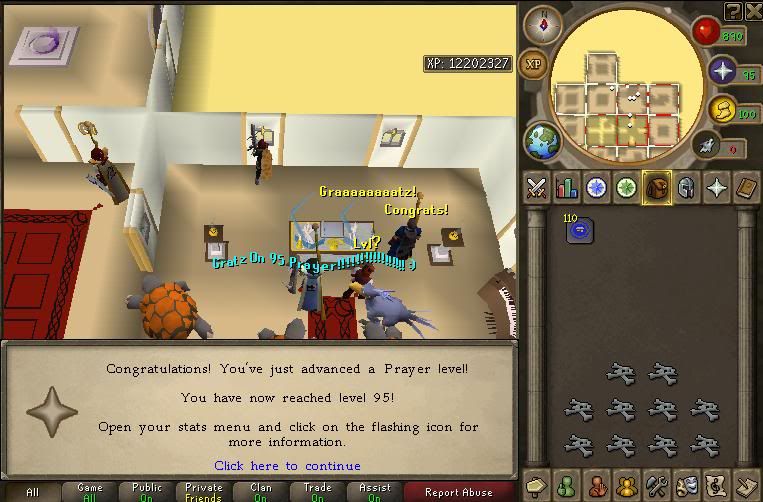The width and height of the screenshot is (763, 502).
Task: Toggle run with the boot energy orb
Action: [708, 146]
